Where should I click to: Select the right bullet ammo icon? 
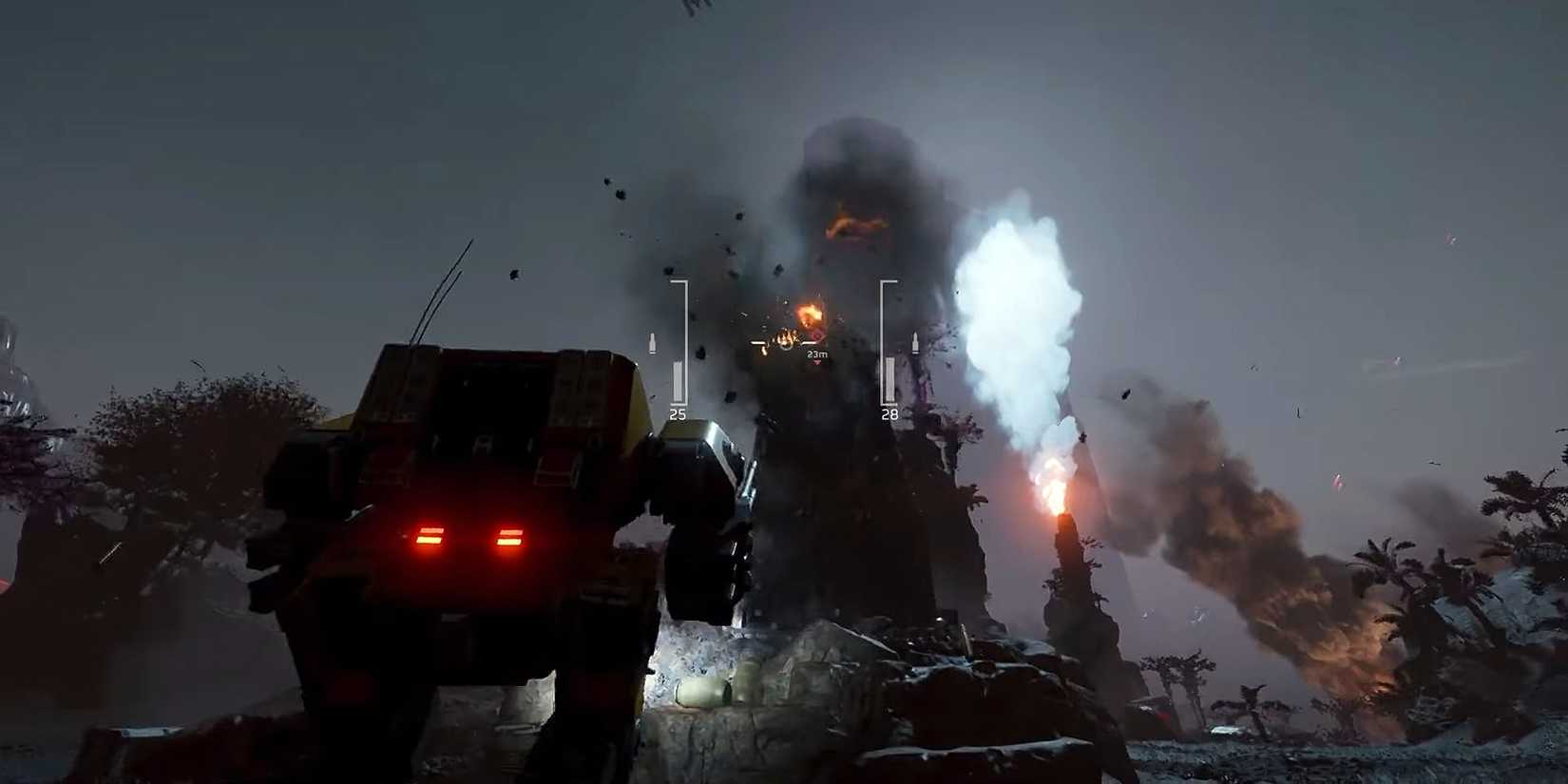coord(915,342)
